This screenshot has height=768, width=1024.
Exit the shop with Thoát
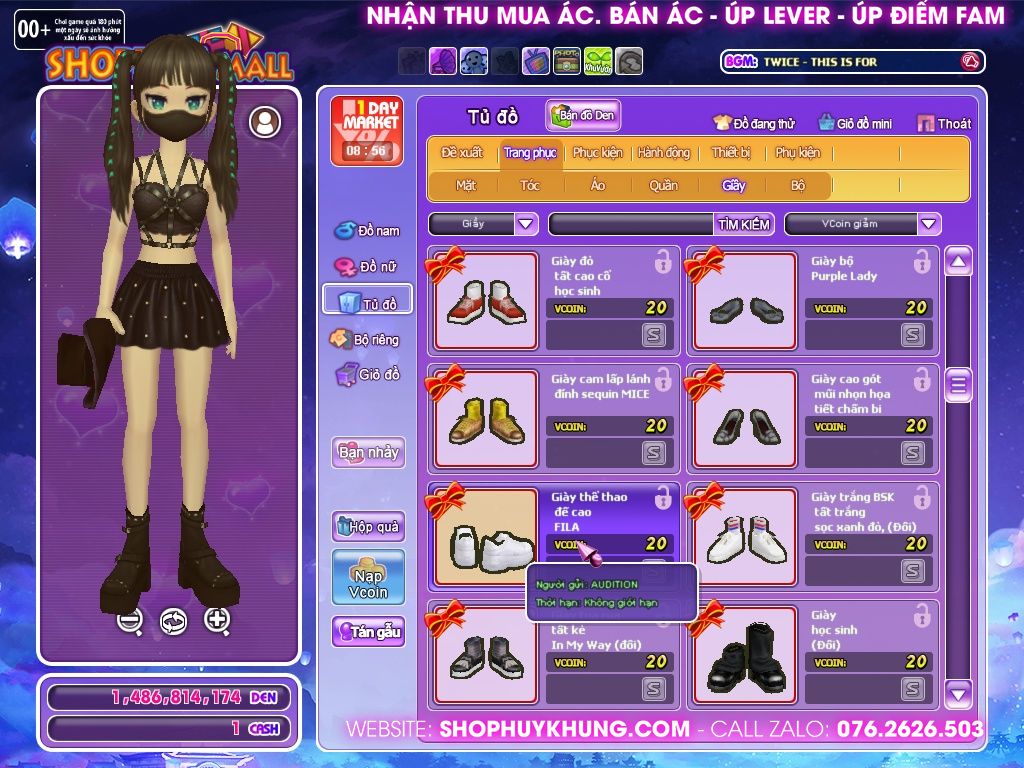click(x=944, y=124)
